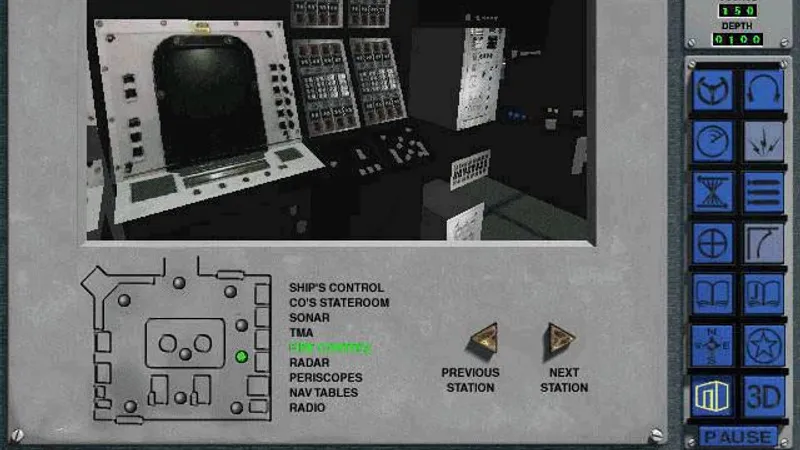Open the crosshair targeting icon
The image size is (800, 450).
(714, 243)
